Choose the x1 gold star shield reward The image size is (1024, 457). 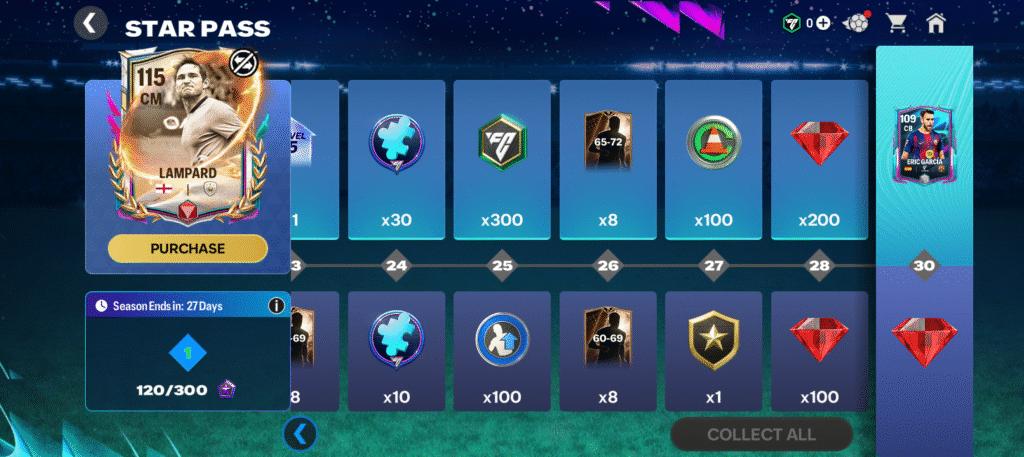[713, 350]
